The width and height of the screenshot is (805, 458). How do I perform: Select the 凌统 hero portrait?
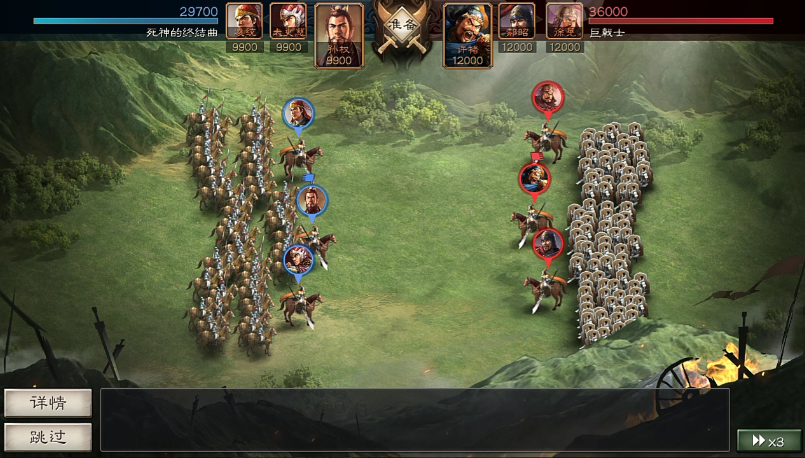[x=245, y=27]
